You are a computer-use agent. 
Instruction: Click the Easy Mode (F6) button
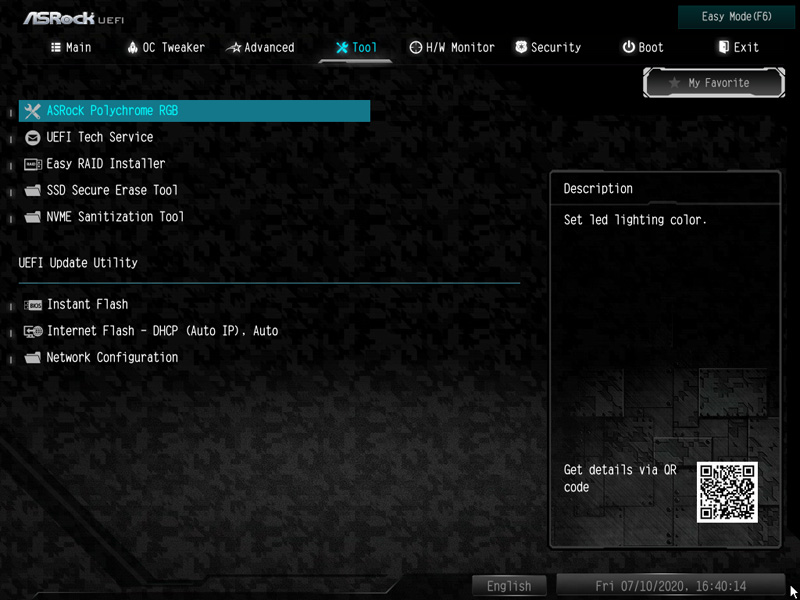click(x=736, y=17)
